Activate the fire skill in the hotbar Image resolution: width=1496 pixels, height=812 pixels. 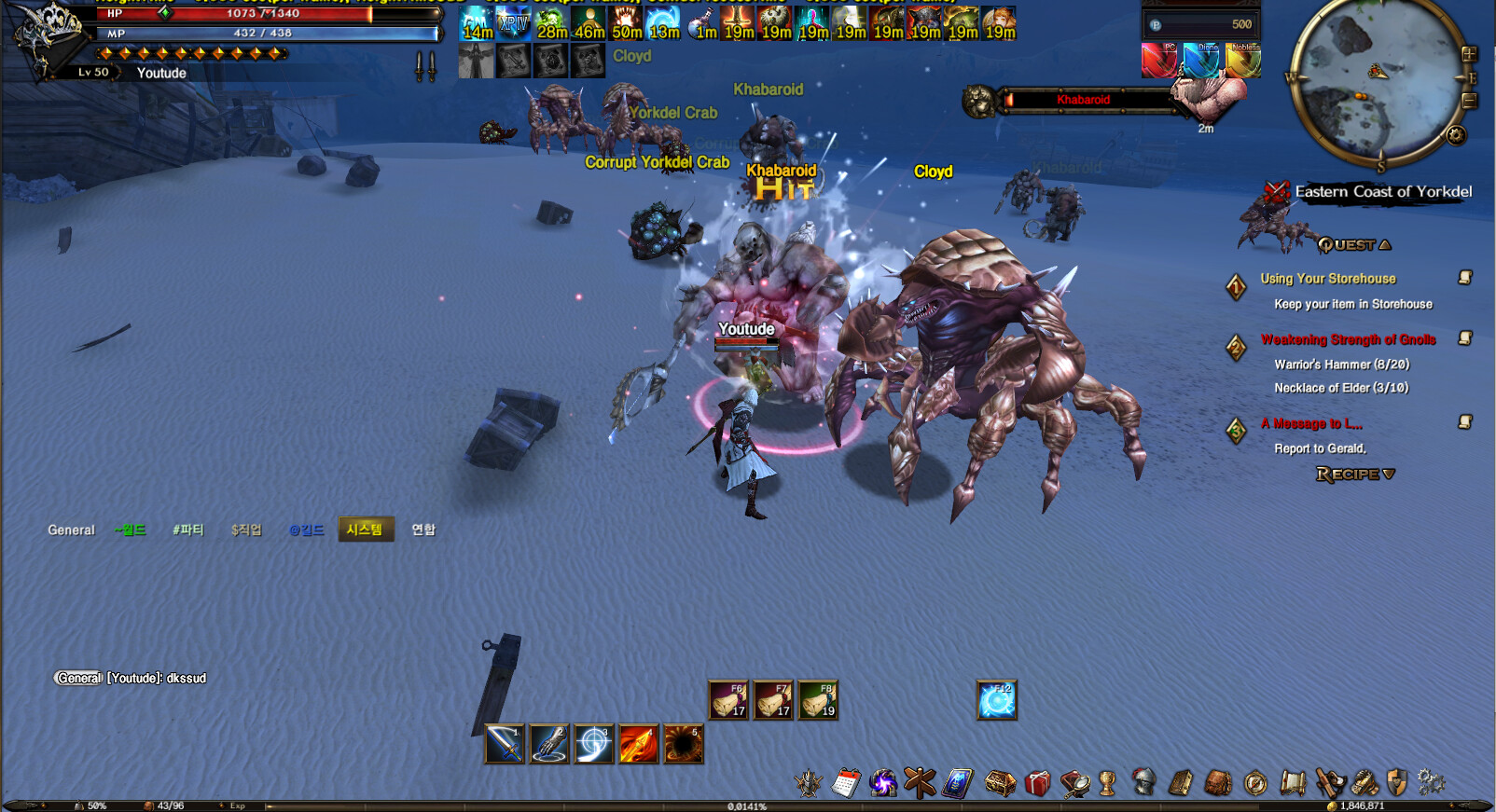(639, 744)
